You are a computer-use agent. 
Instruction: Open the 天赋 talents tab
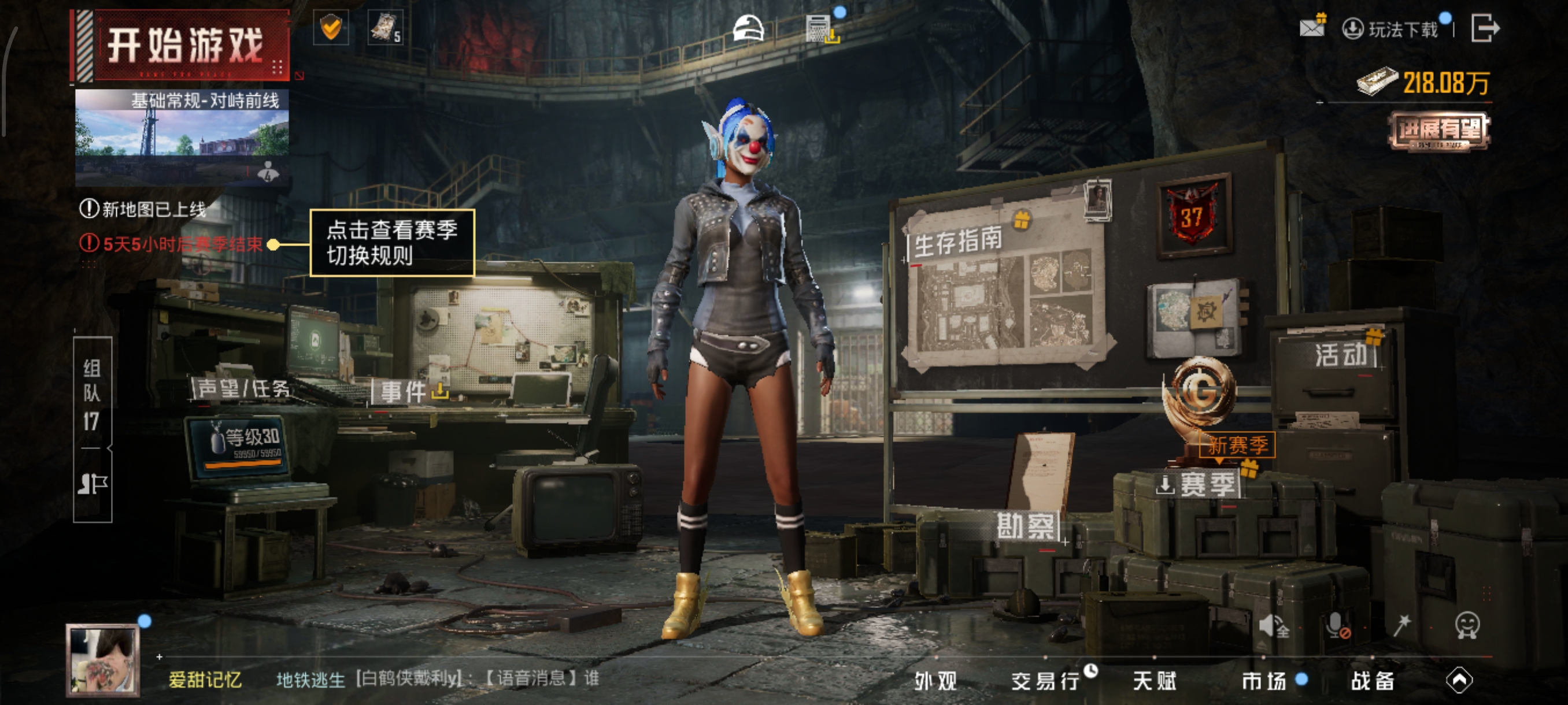tap(1154, 681)
